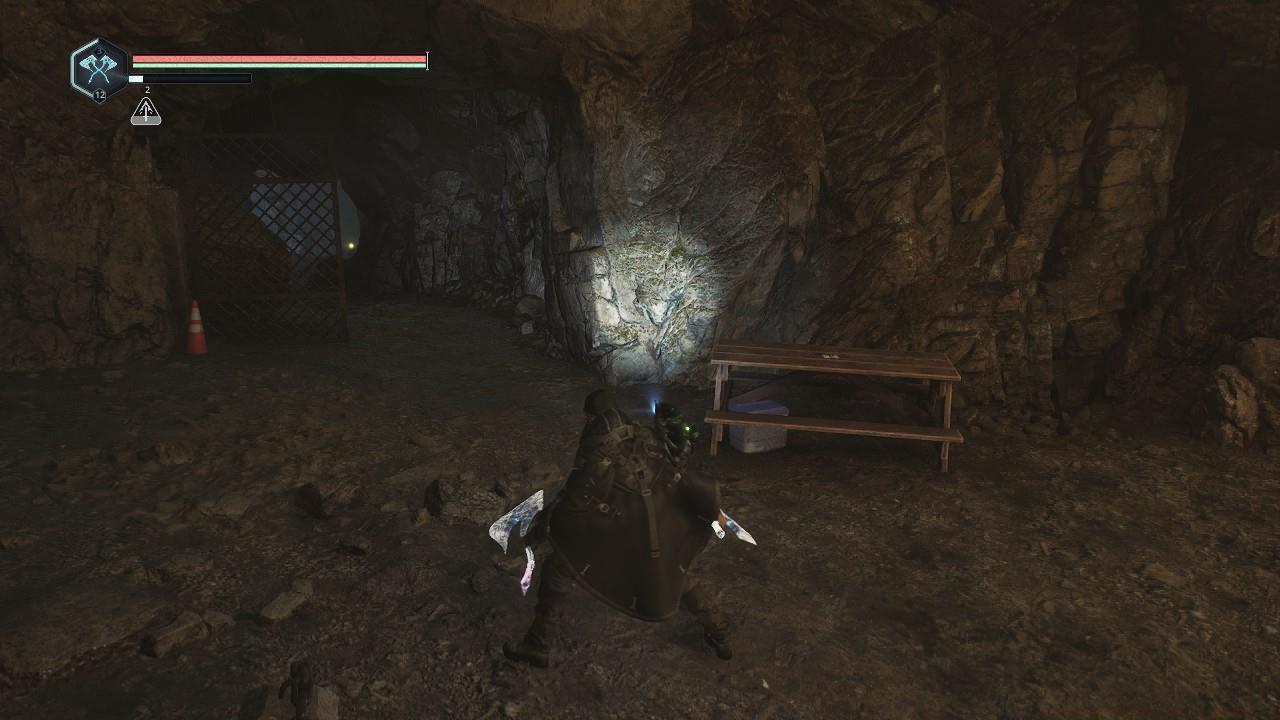
Task: Click the white marker at the health bar's end
Action: (426, 60)
